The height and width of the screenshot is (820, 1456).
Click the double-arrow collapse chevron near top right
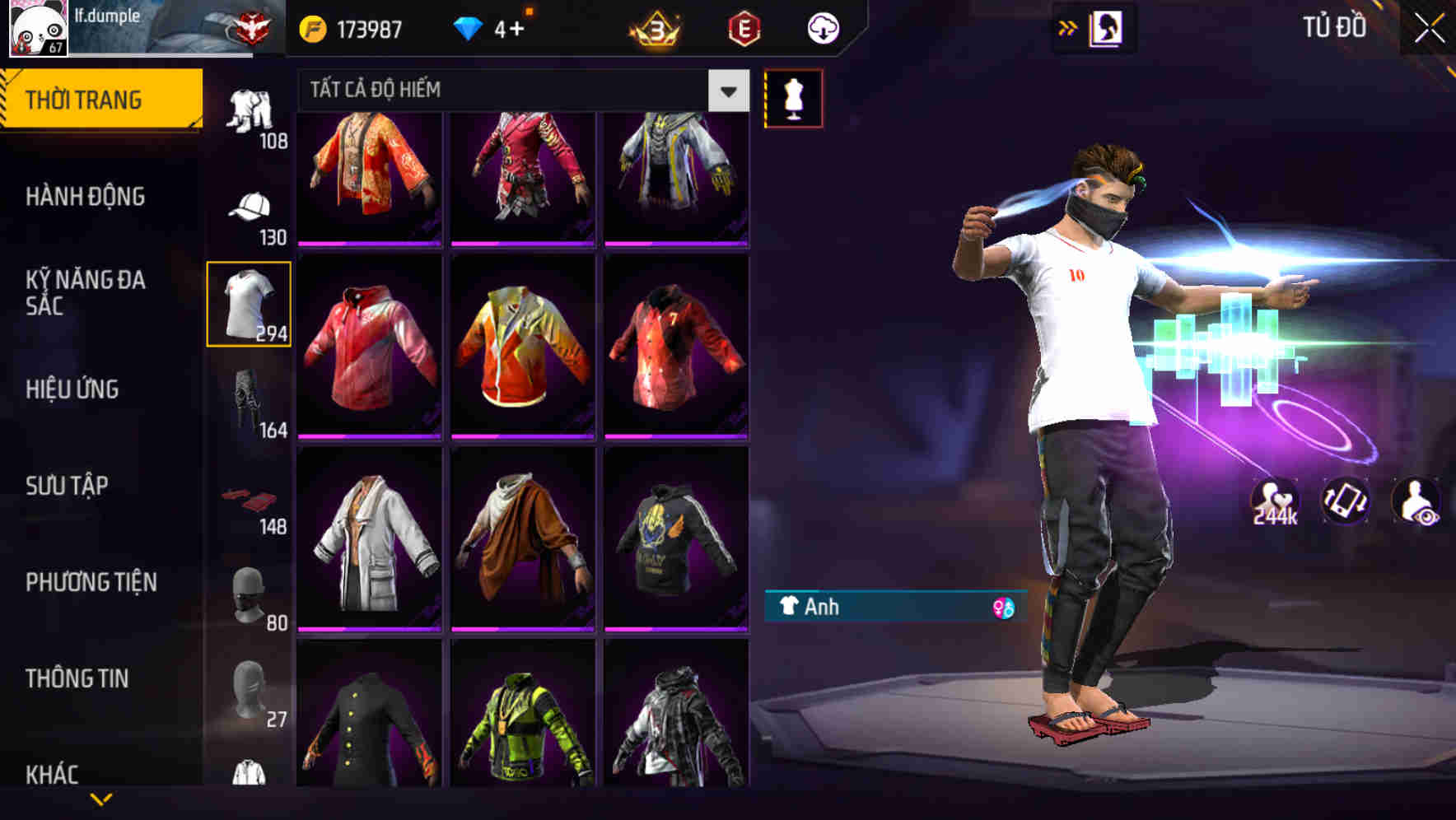pos(1067,26)
